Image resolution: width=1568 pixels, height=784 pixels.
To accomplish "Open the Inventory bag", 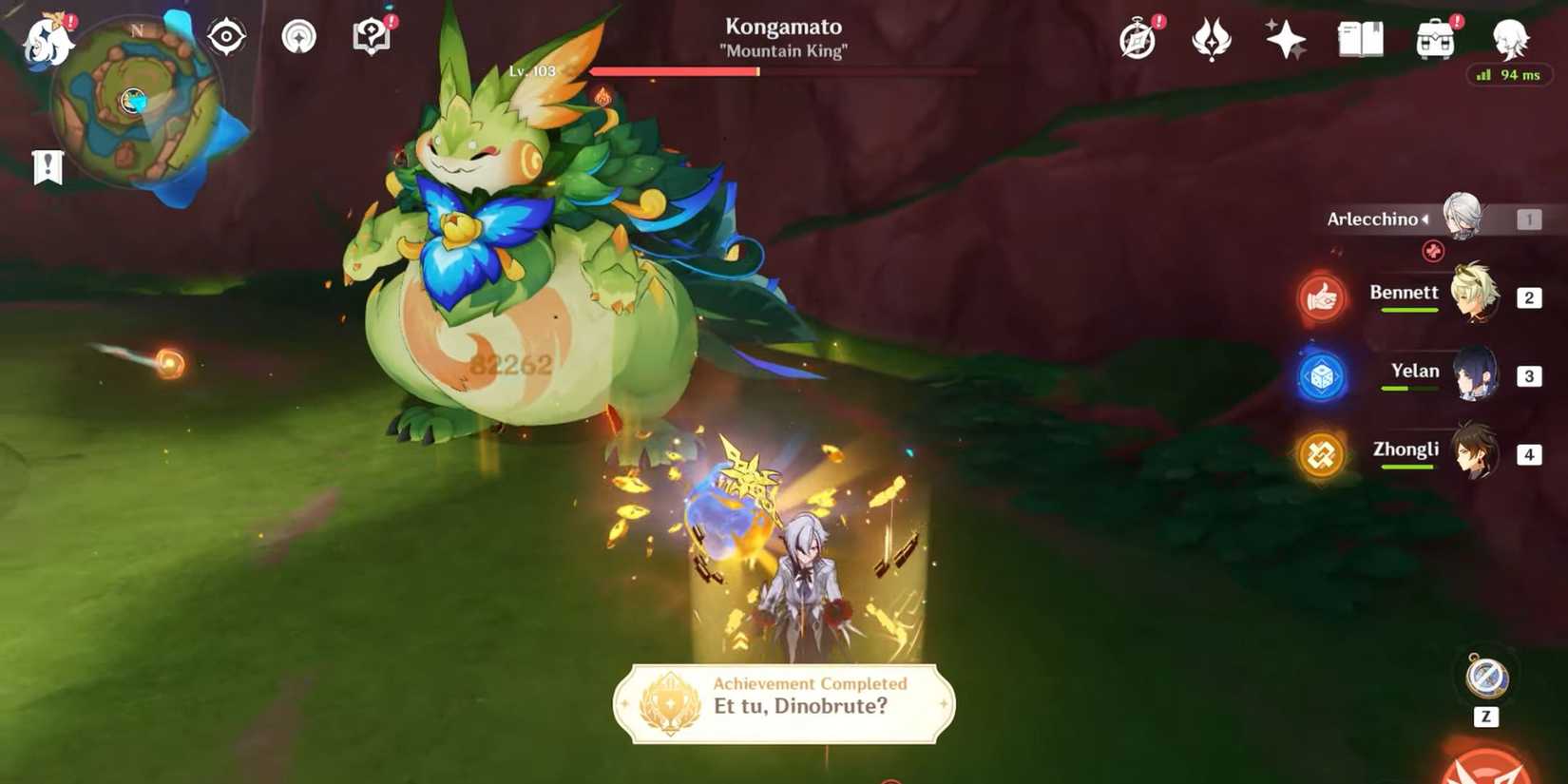I will click(1433, 40).
